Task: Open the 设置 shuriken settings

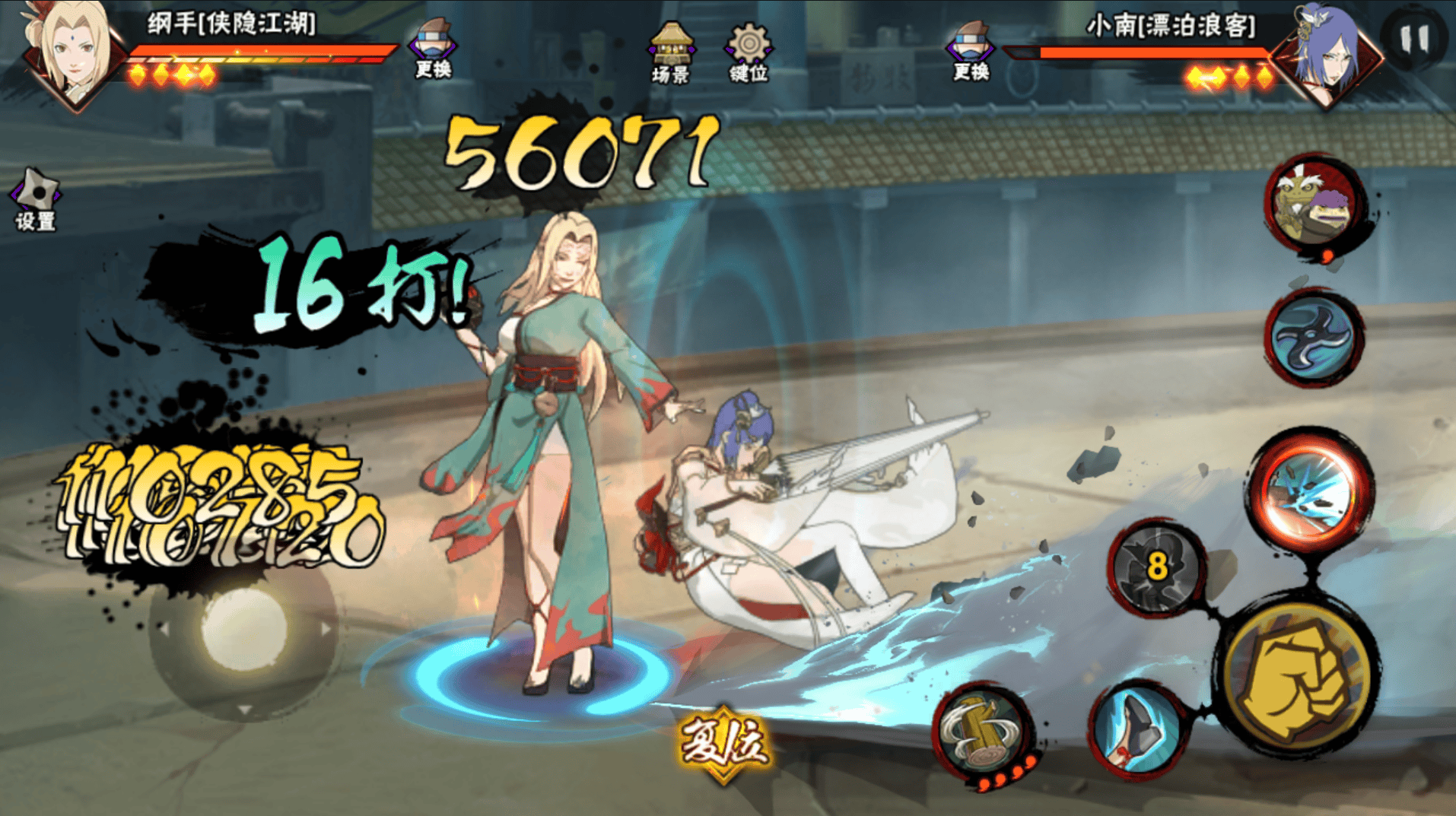Action: (x=35, y=199)
